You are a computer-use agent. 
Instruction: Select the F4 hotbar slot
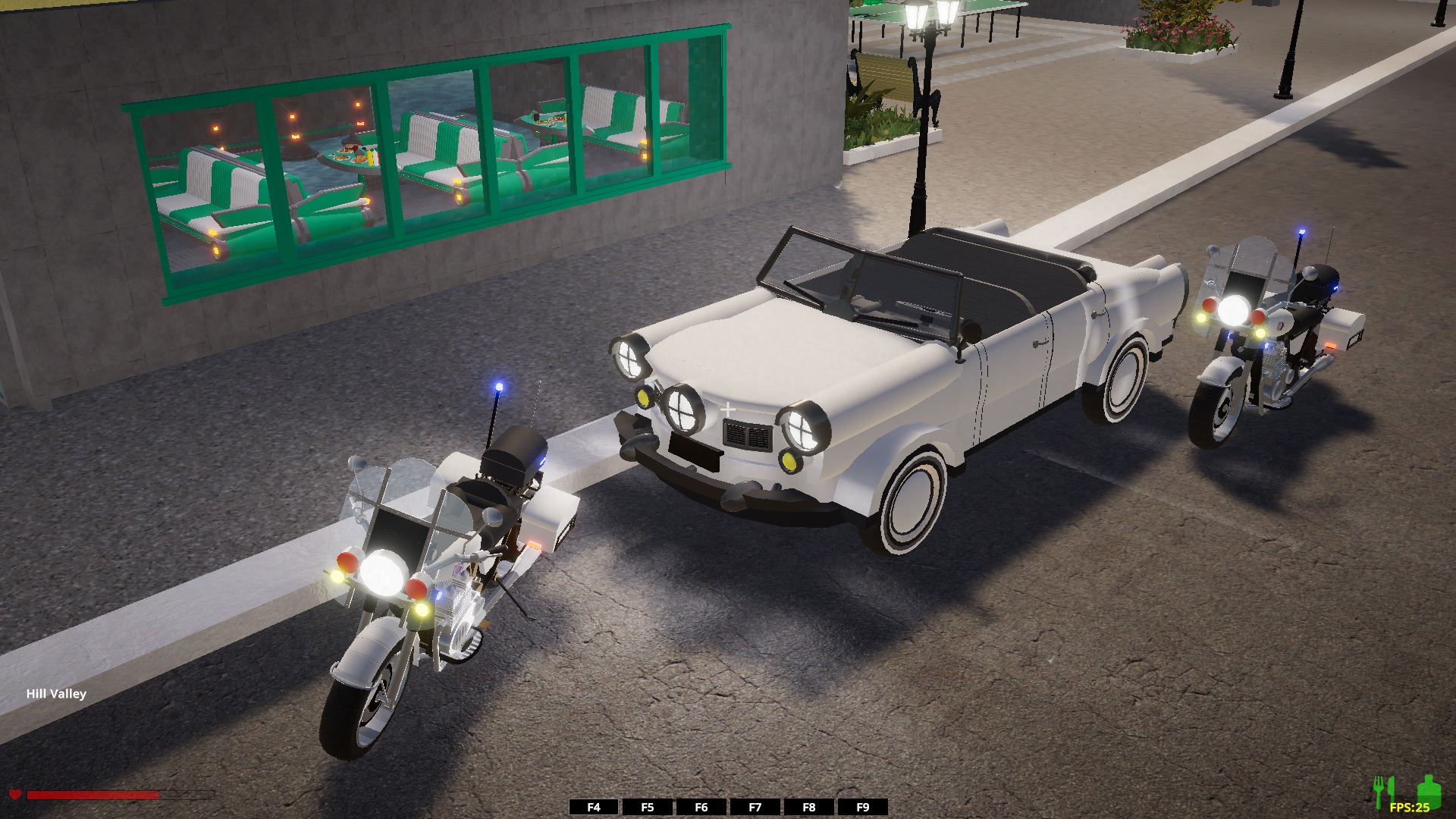point(594,807)
